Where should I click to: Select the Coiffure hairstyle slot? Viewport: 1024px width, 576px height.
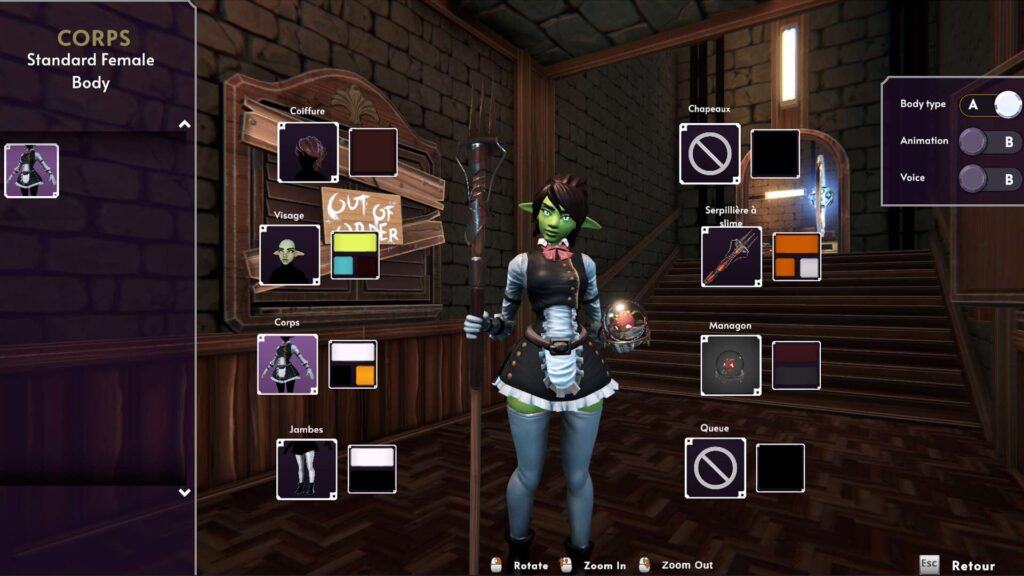click(x=308, y=152)
